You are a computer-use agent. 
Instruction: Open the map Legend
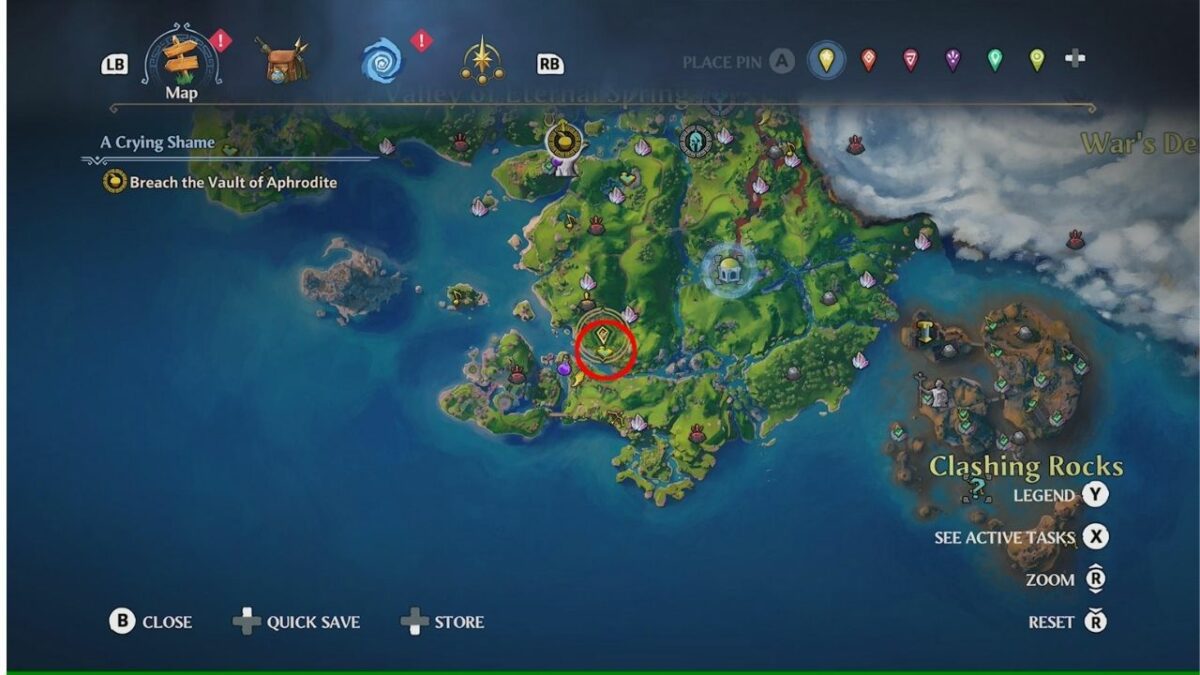[x=1097, y=495]
